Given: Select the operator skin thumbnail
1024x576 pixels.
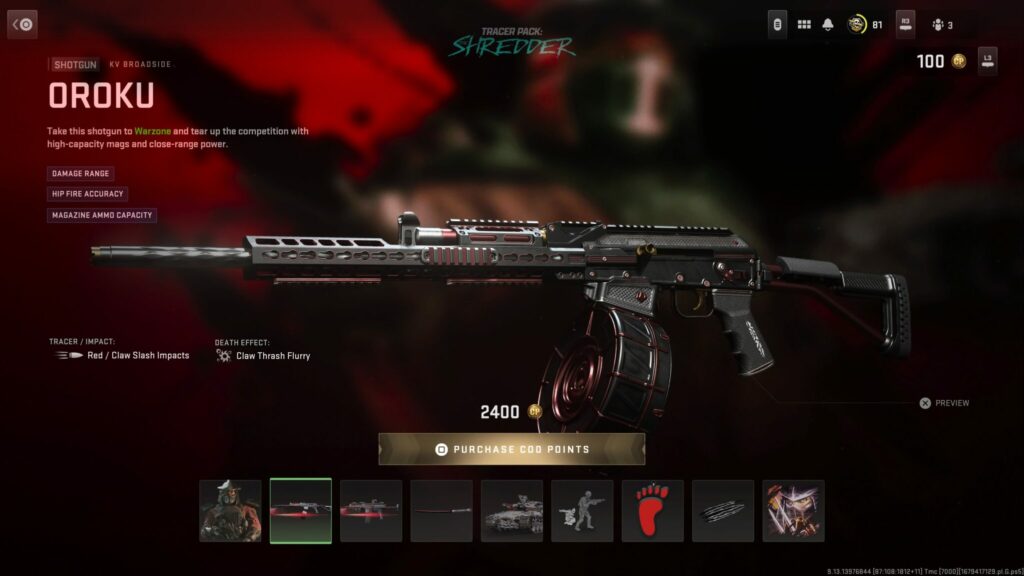Looking at the screenshot, I should 230,511.
